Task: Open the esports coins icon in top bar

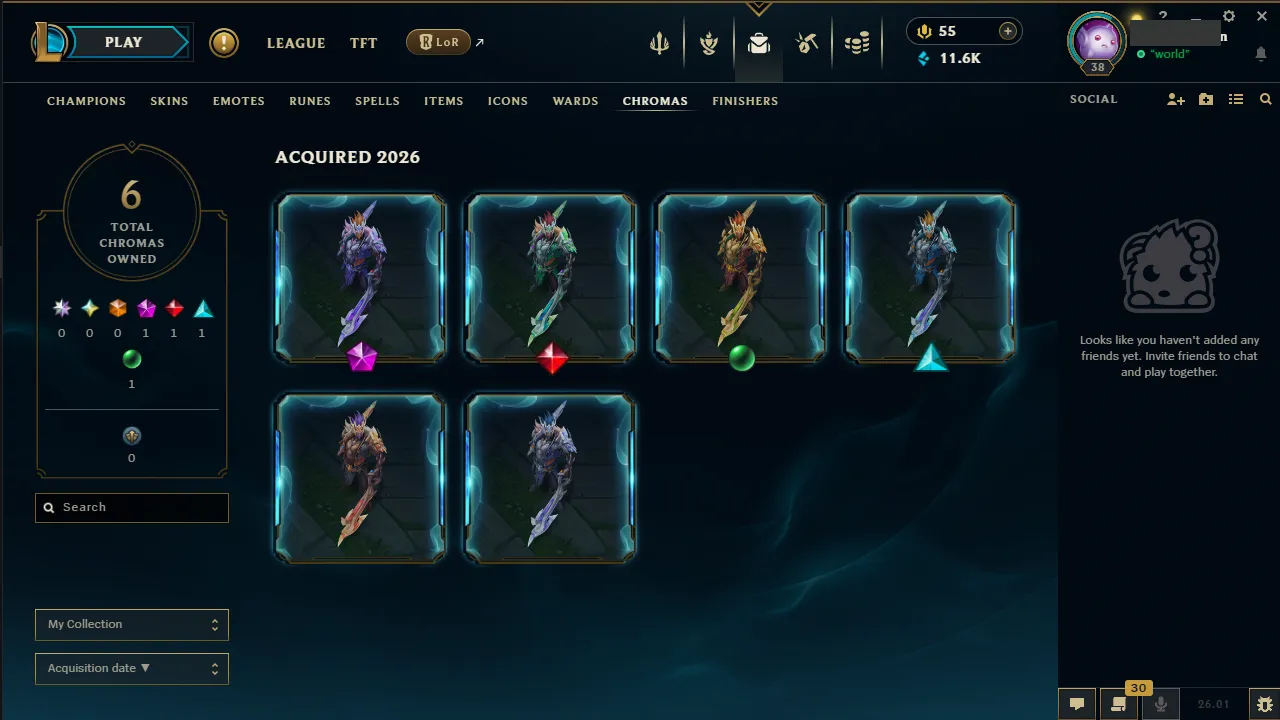Action: pos(856,42)
